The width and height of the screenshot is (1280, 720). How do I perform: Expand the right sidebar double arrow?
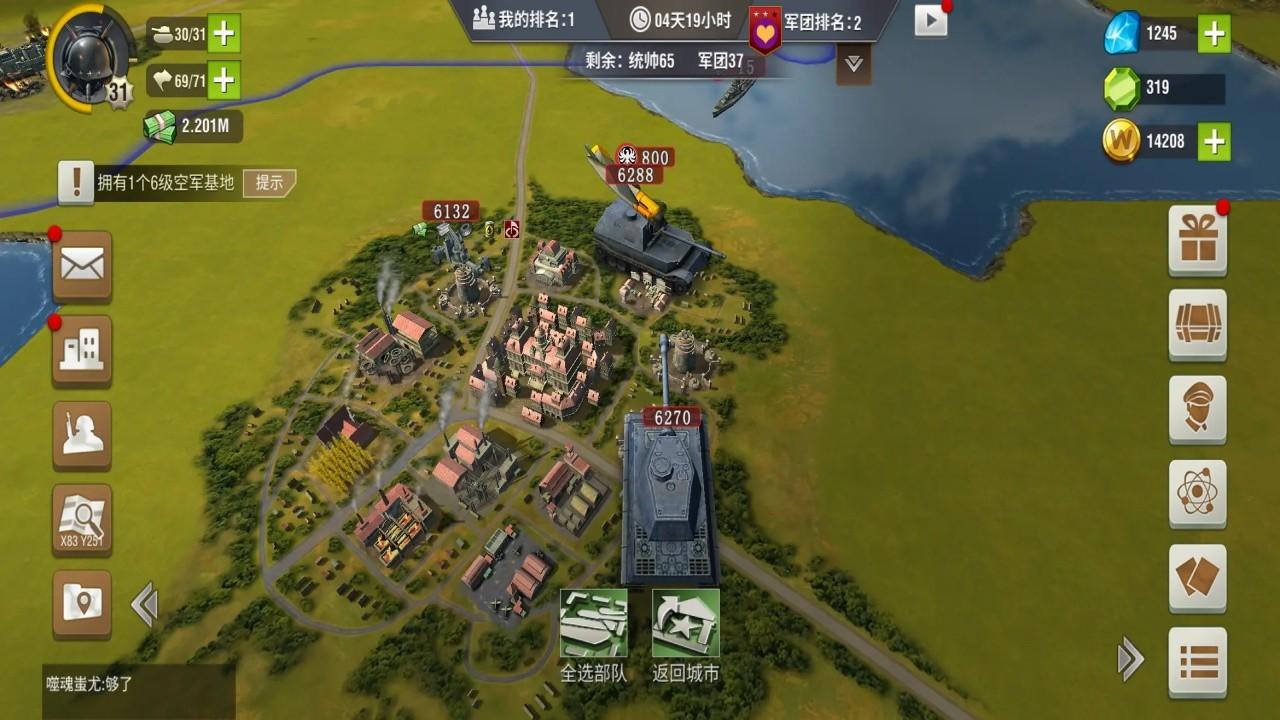click(x=1132, y=659)
